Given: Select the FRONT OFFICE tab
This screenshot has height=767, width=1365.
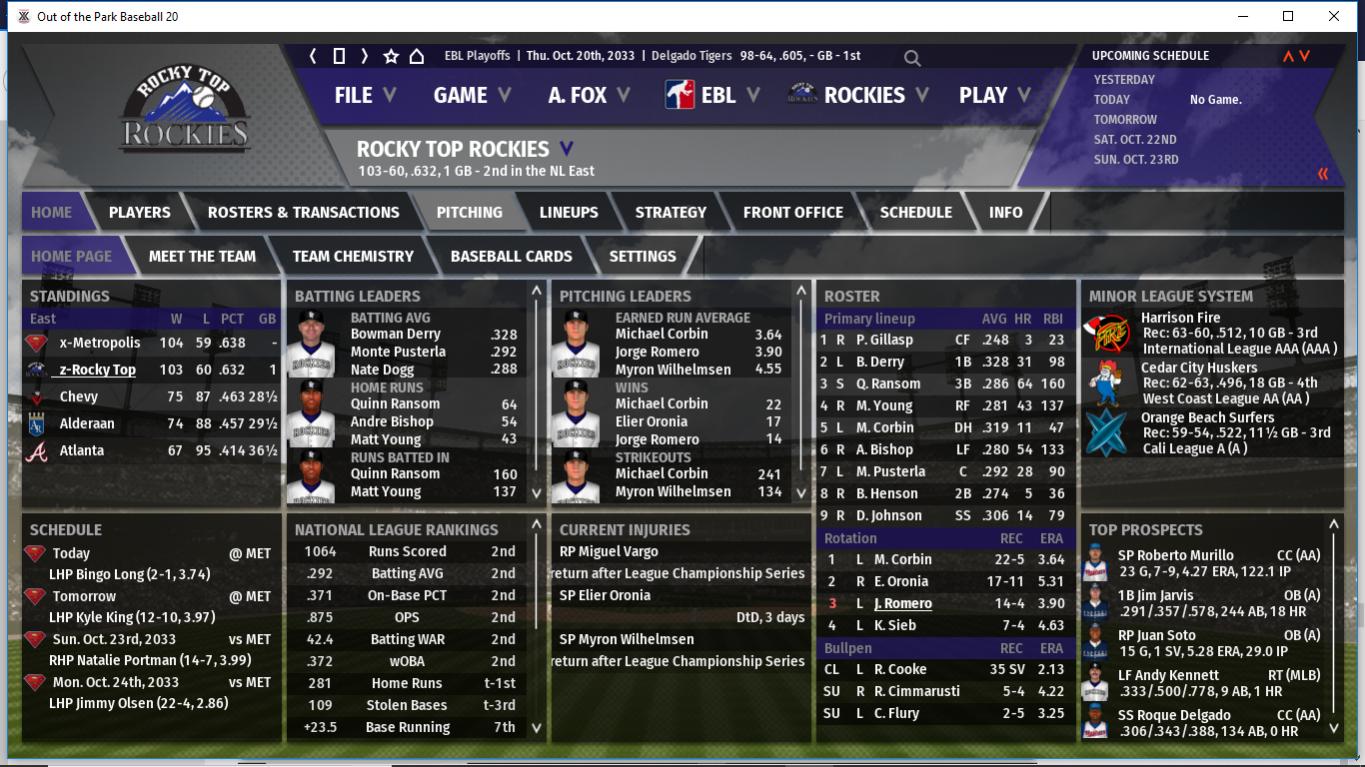Looking at the screenshot, I should (792, 212).
